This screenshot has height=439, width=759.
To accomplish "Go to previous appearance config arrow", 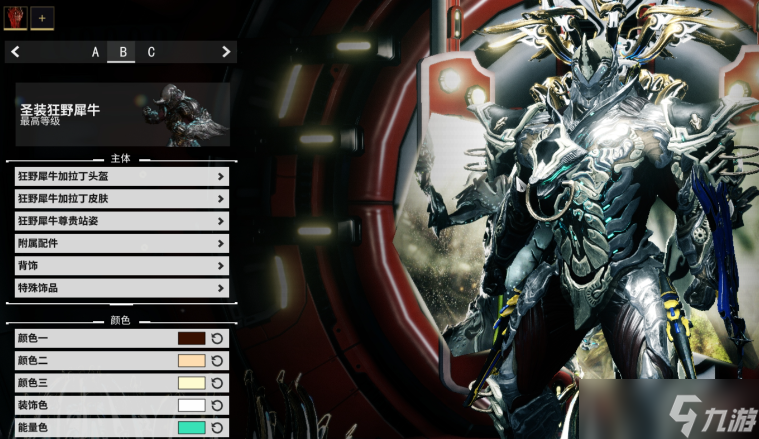I will click(x=16, y=52).
